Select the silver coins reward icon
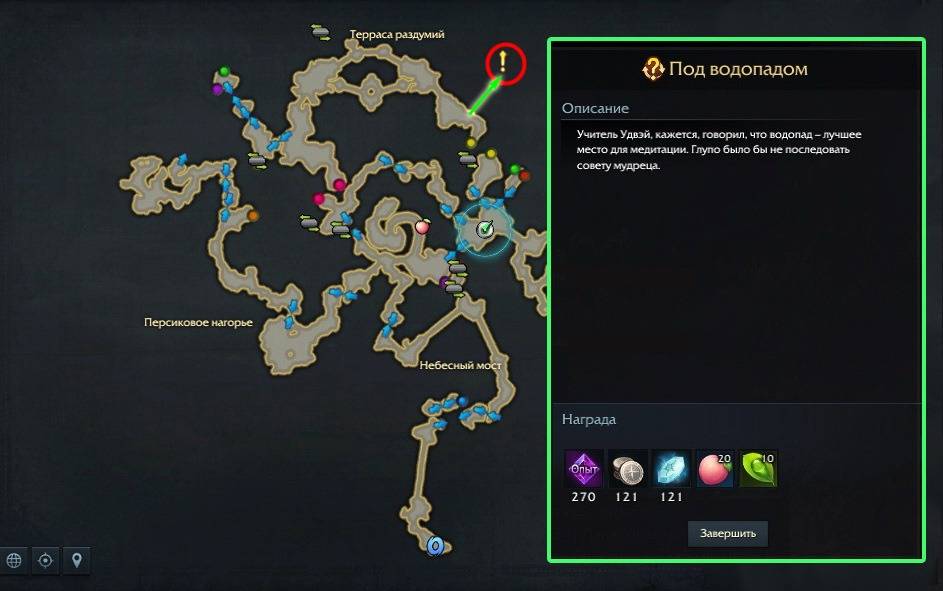 [627, 468]
